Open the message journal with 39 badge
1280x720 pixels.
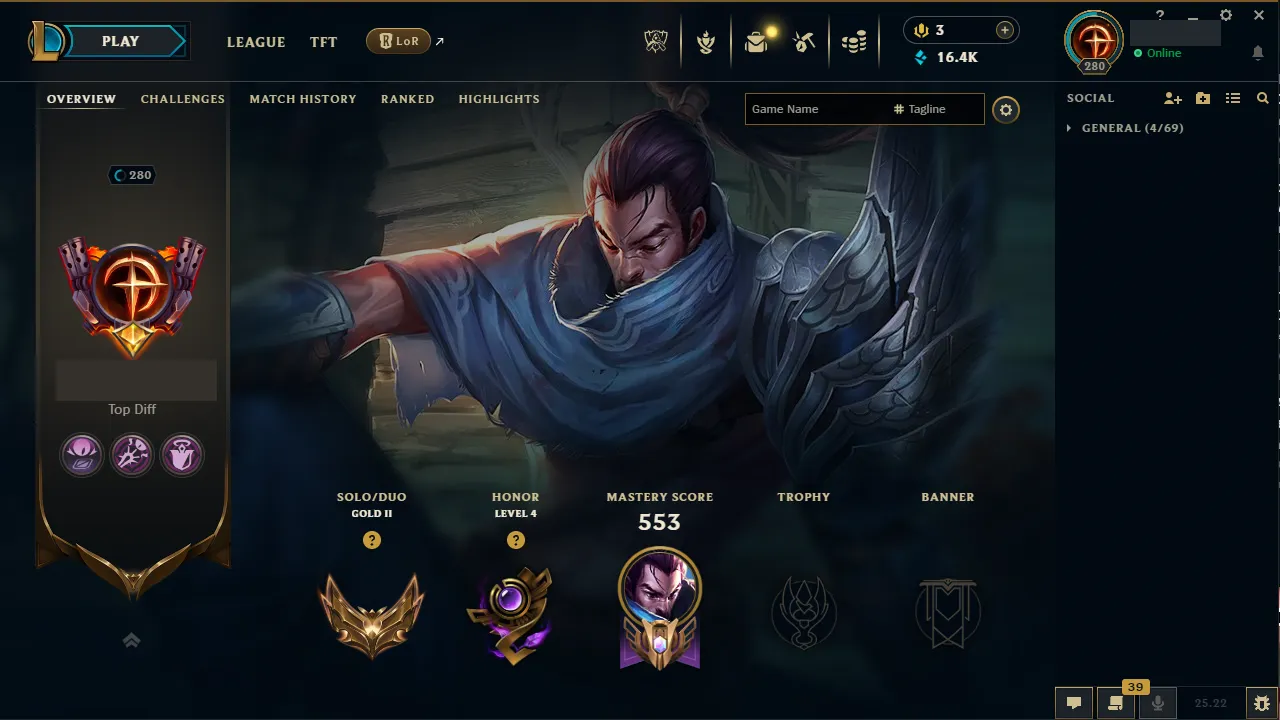1116,702
